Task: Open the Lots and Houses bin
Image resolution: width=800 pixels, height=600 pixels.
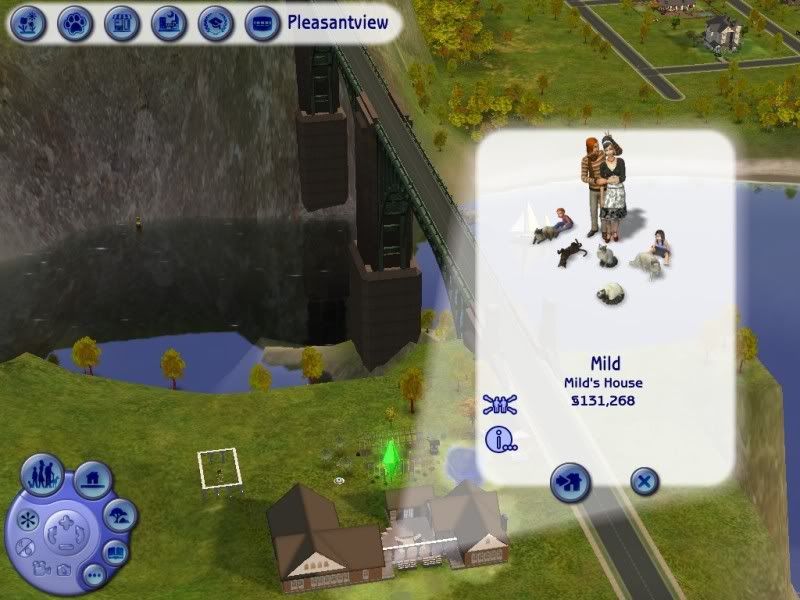Action: coord(92,480)
